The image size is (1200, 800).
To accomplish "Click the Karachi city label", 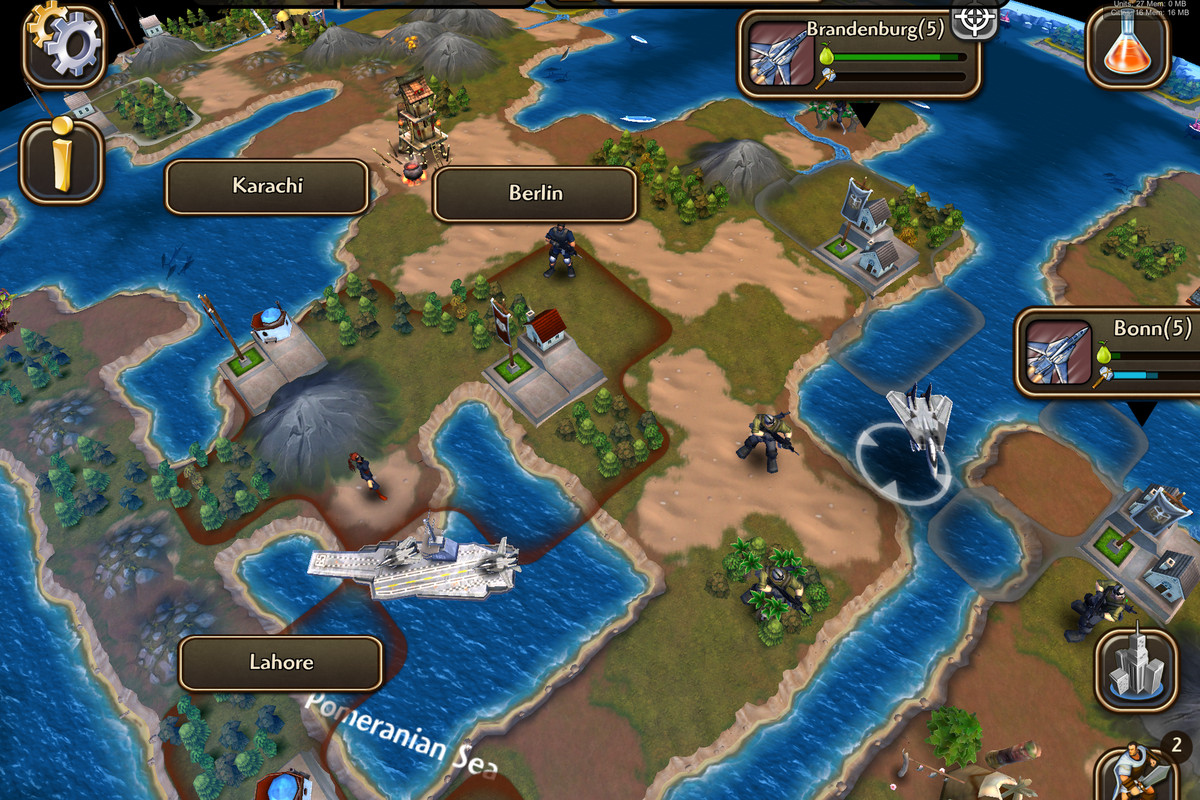I will (267, 187).
